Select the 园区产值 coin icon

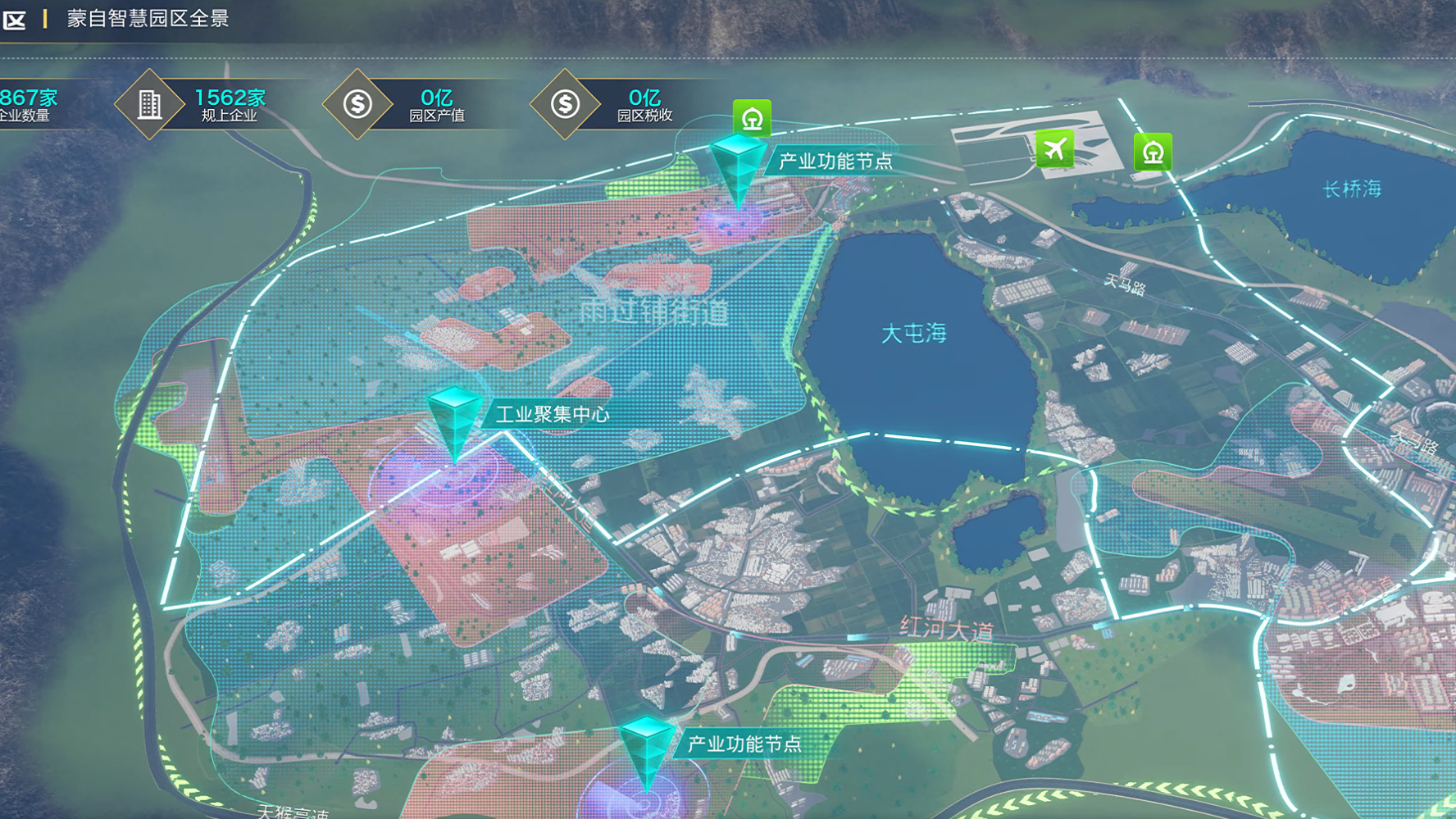357,105
